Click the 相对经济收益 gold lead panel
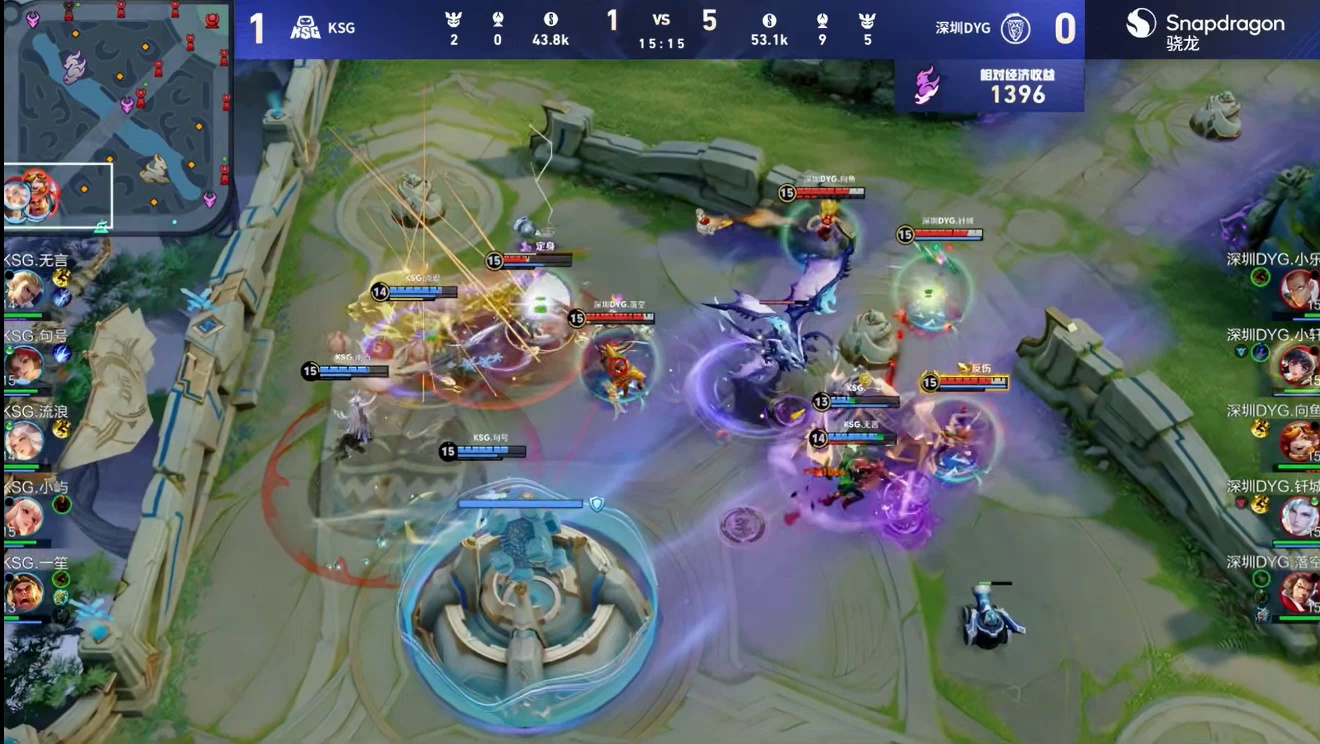 [990, 86]
